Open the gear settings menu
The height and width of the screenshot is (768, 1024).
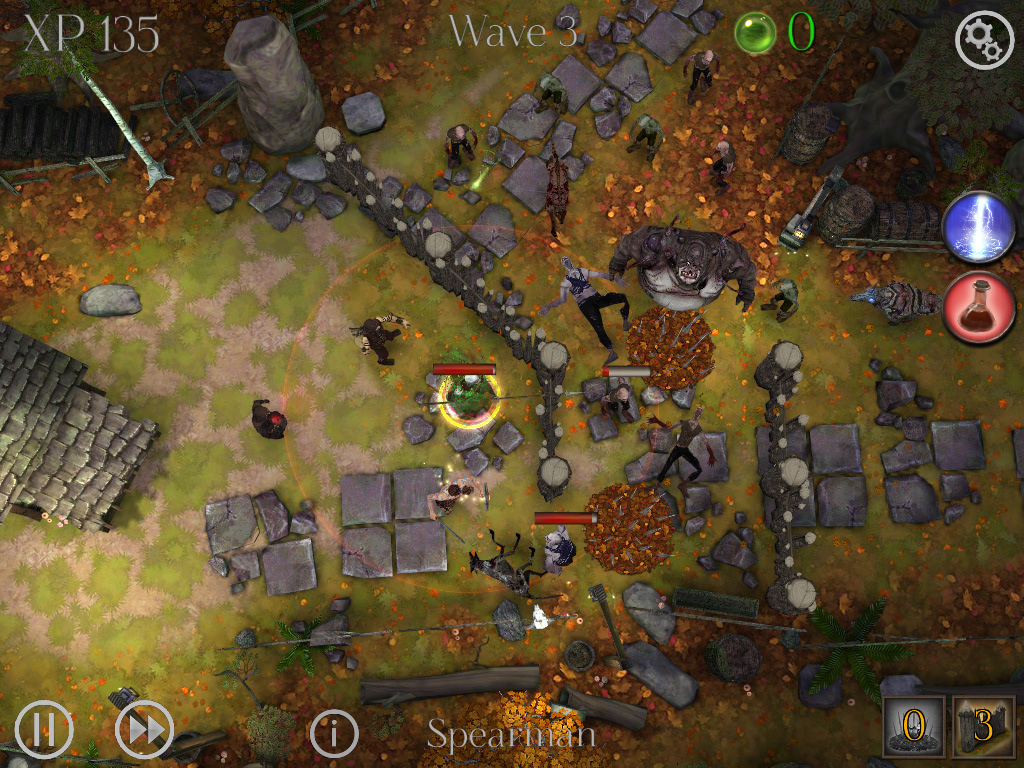tap(984, 40)
